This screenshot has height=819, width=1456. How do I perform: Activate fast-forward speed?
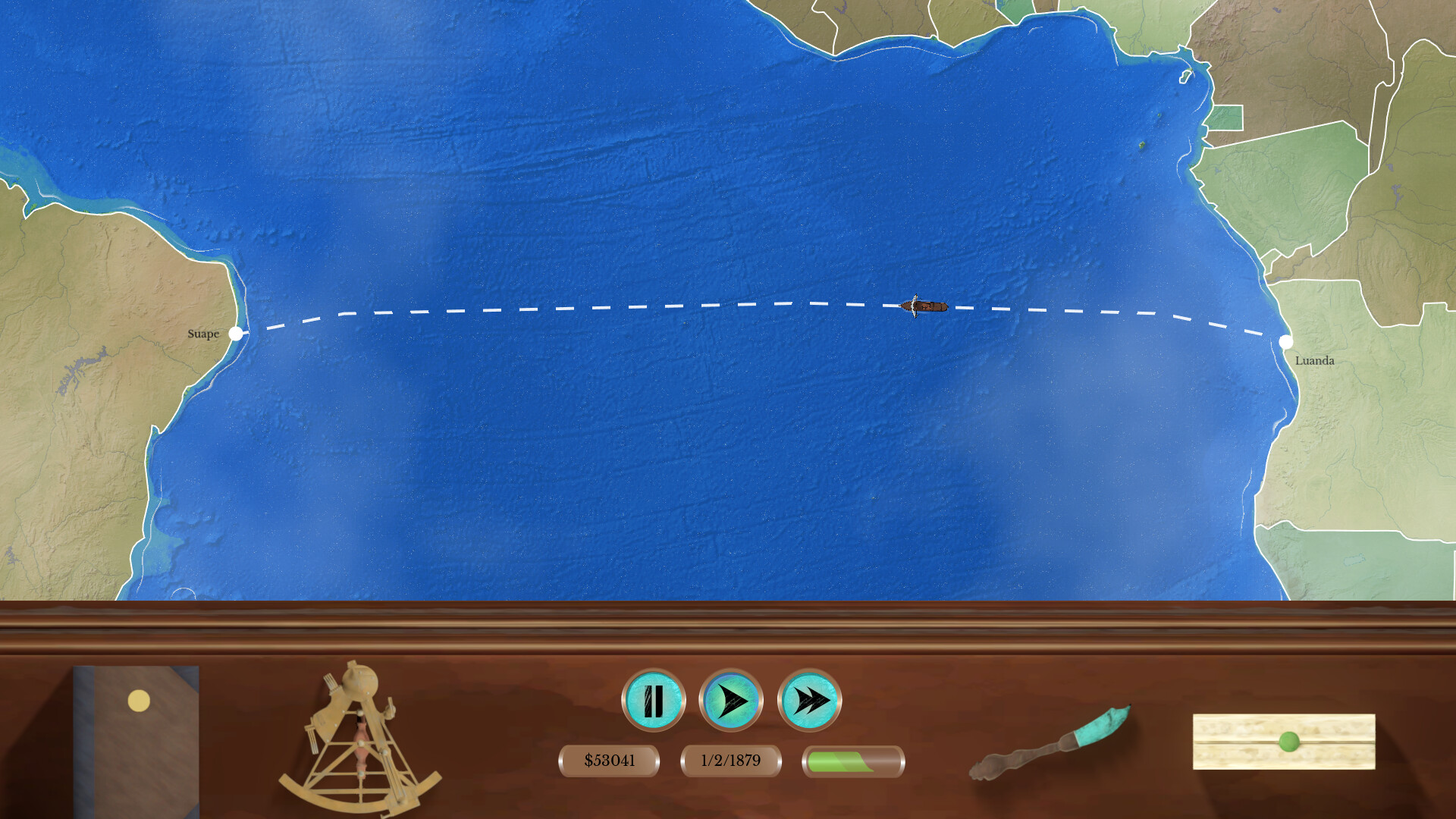pyautogui.click(x=808, y=700)
